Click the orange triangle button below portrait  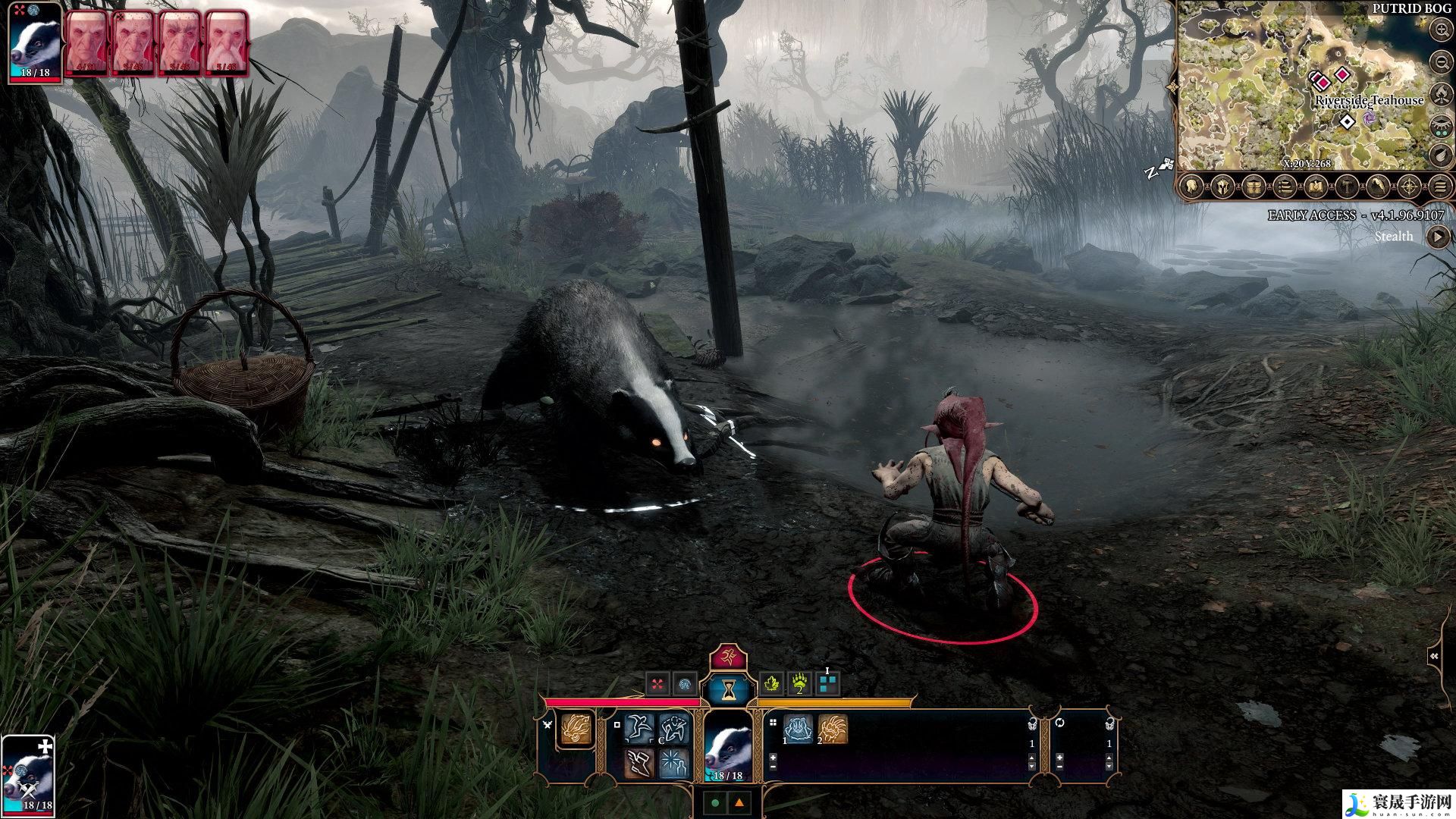point(739,802)
